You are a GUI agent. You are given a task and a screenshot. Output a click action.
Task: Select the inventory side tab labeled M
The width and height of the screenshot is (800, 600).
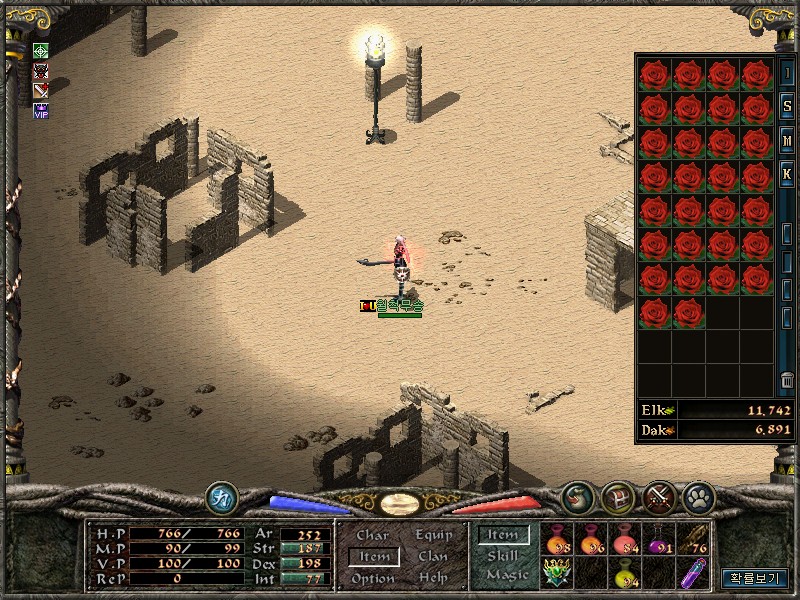(x=787, y=141)
